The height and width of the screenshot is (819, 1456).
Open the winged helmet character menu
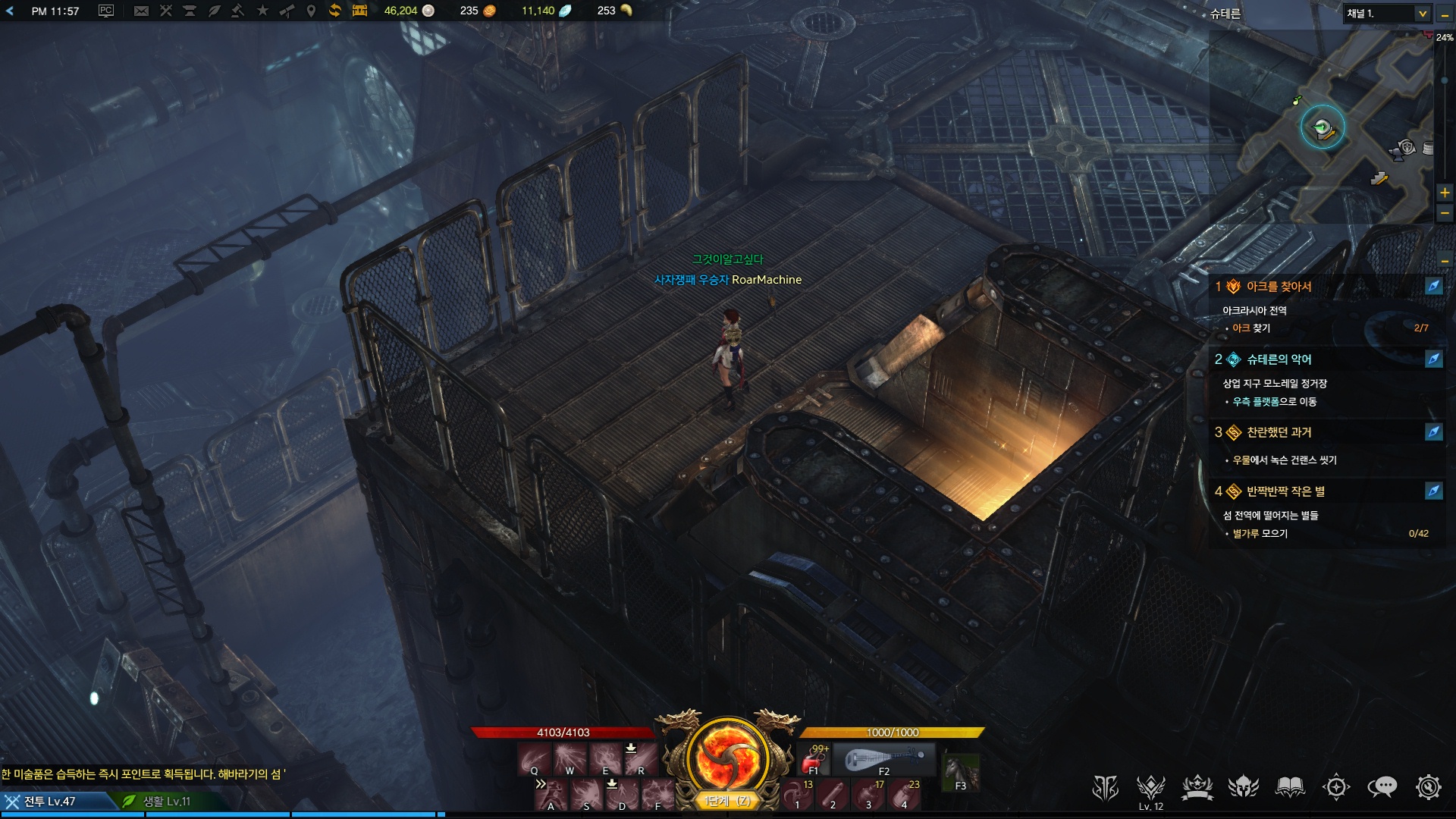click(x=1244, y=788)
